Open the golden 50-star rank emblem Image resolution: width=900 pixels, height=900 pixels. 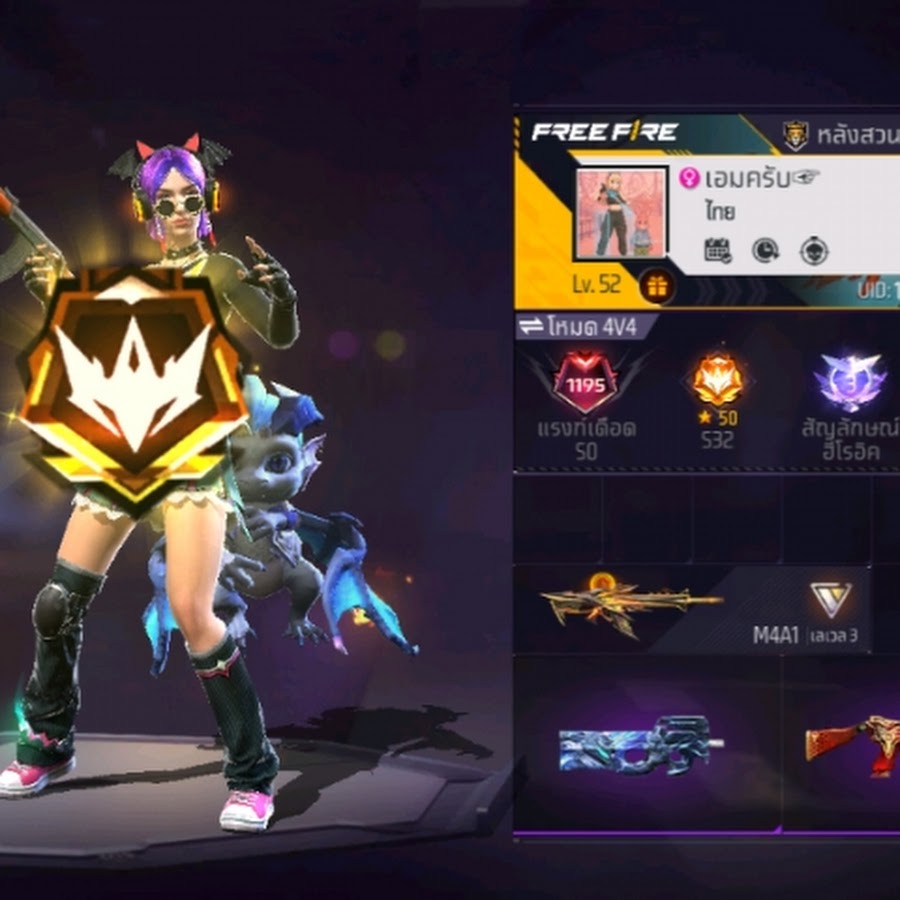[x=716, y=380]
